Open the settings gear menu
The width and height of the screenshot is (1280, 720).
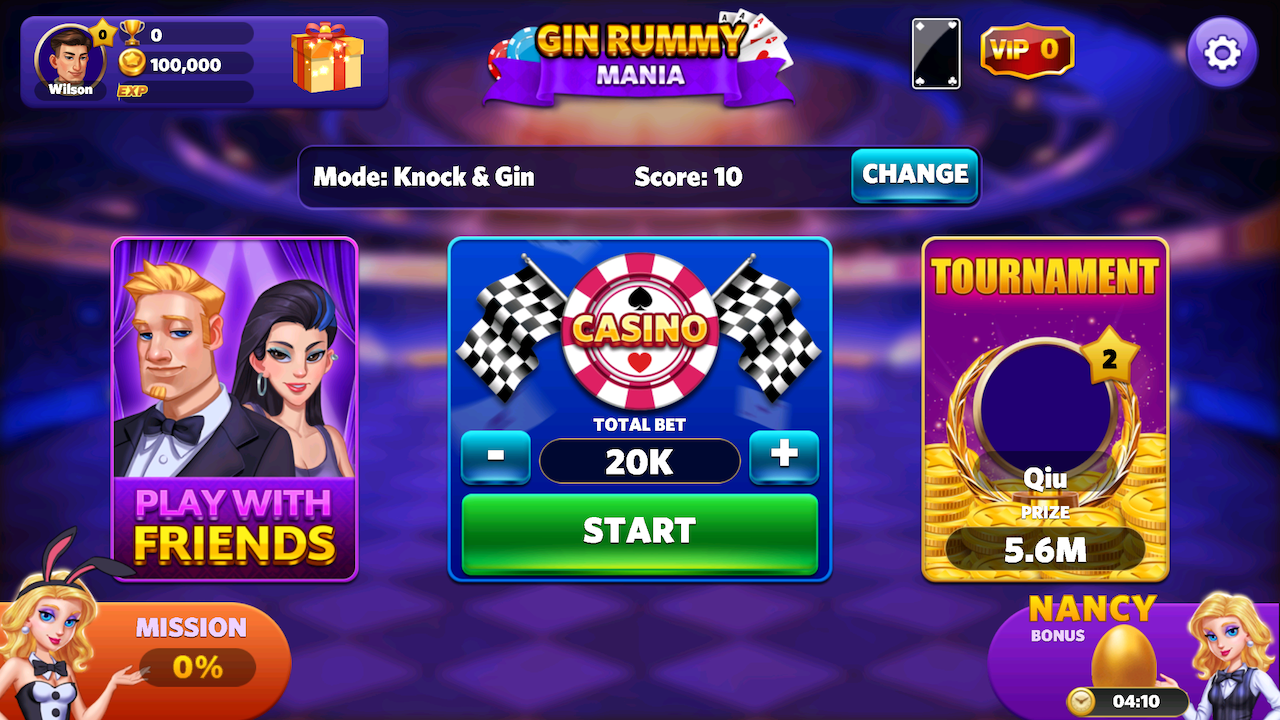pyautogui.click(x=1221, y=51)
